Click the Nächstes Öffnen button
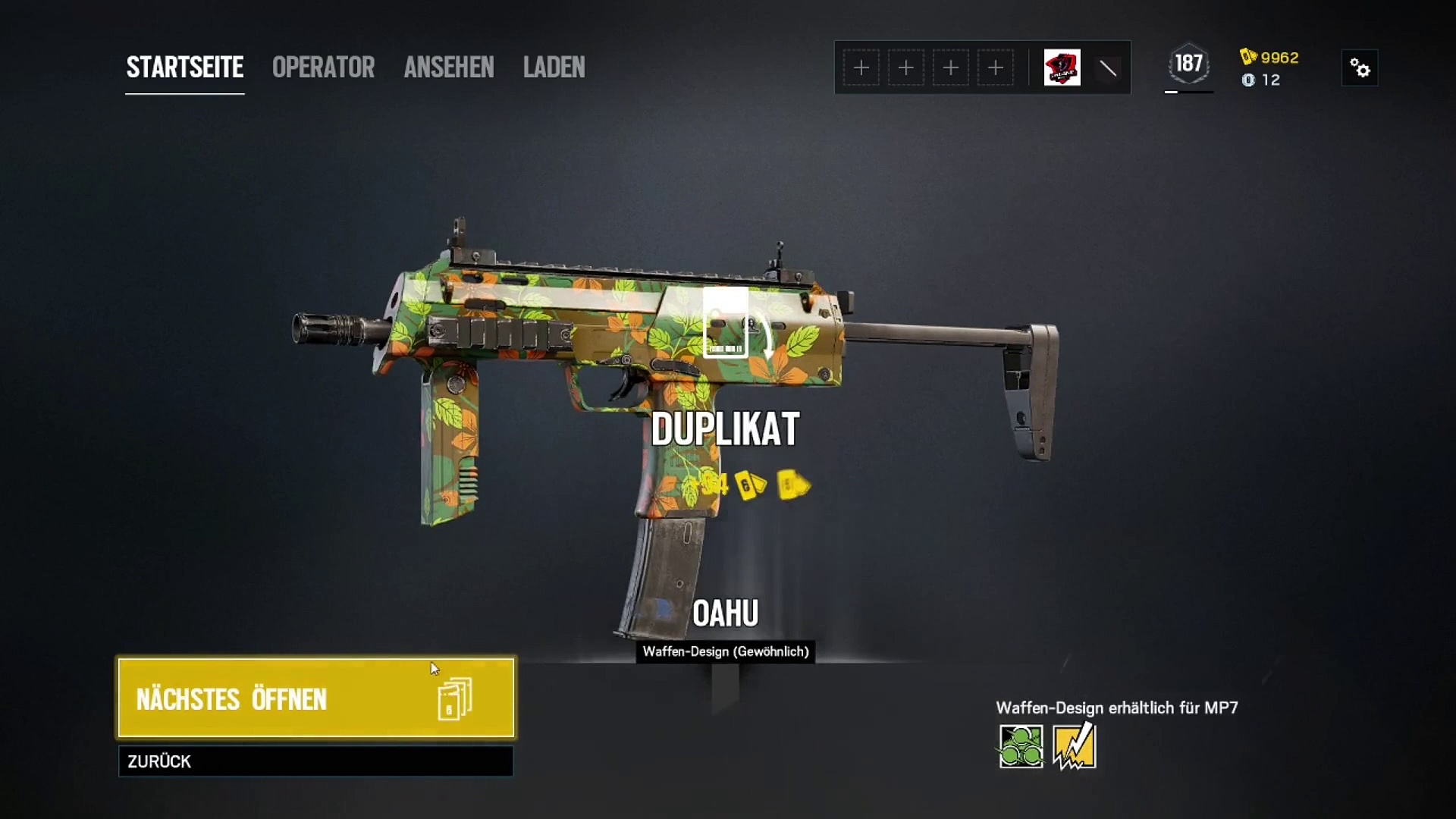 pyautogui.click(x=315, y=698)
